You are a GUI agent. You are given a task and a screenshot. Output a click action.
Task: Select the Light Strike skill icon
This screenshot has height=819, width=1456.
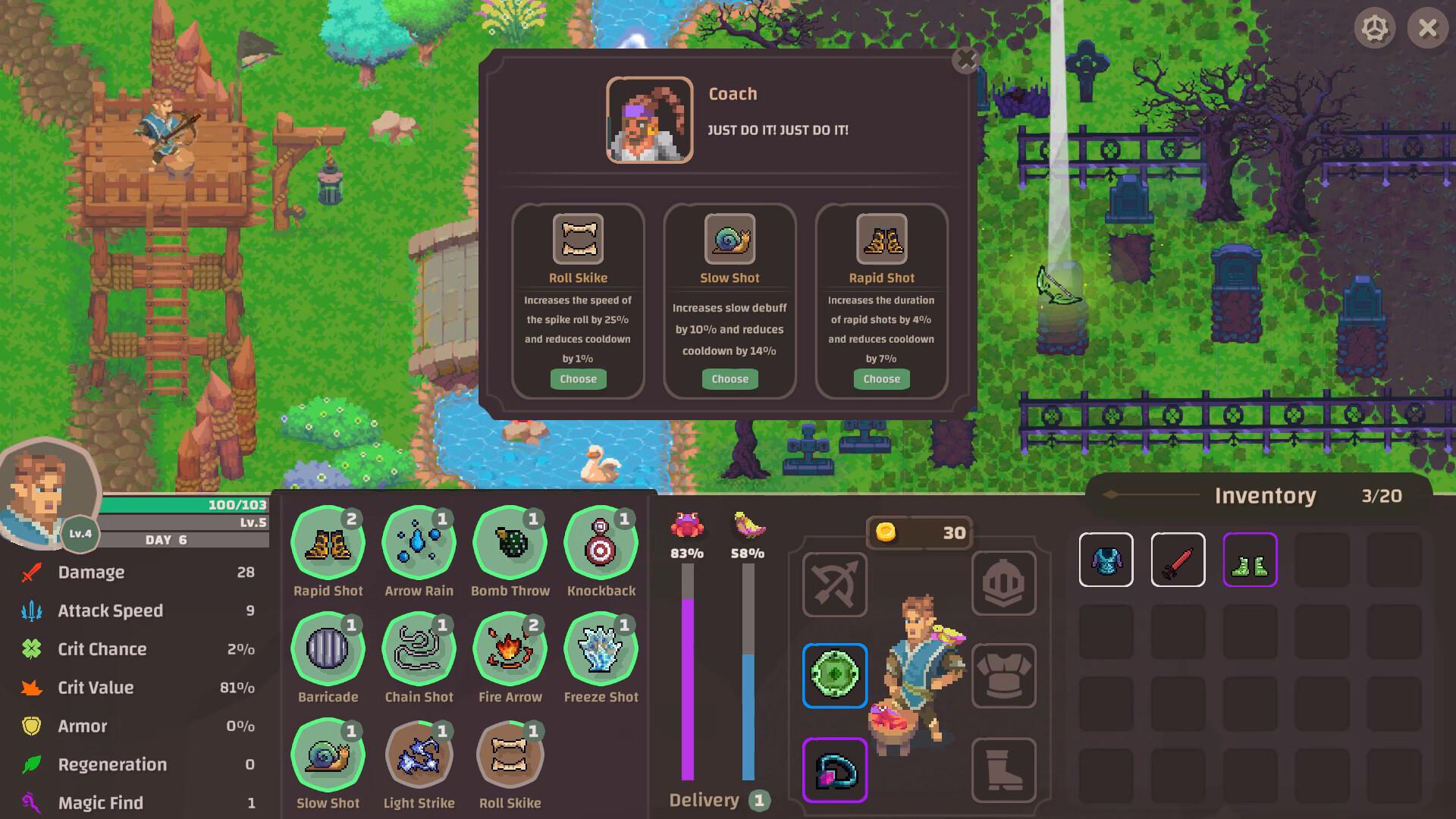coord(419,755)
